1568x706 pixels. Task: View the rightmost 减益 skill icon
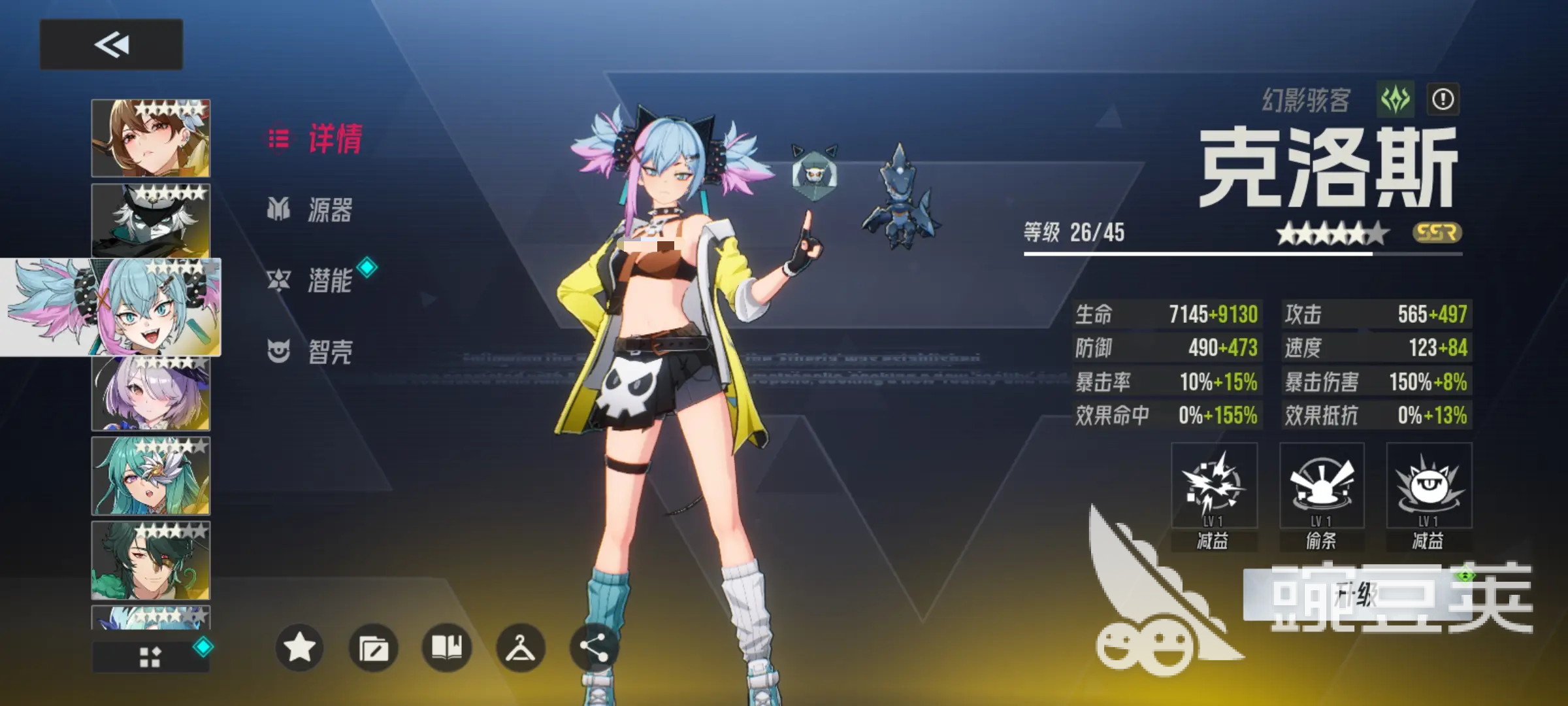(x=1428, y=486)
